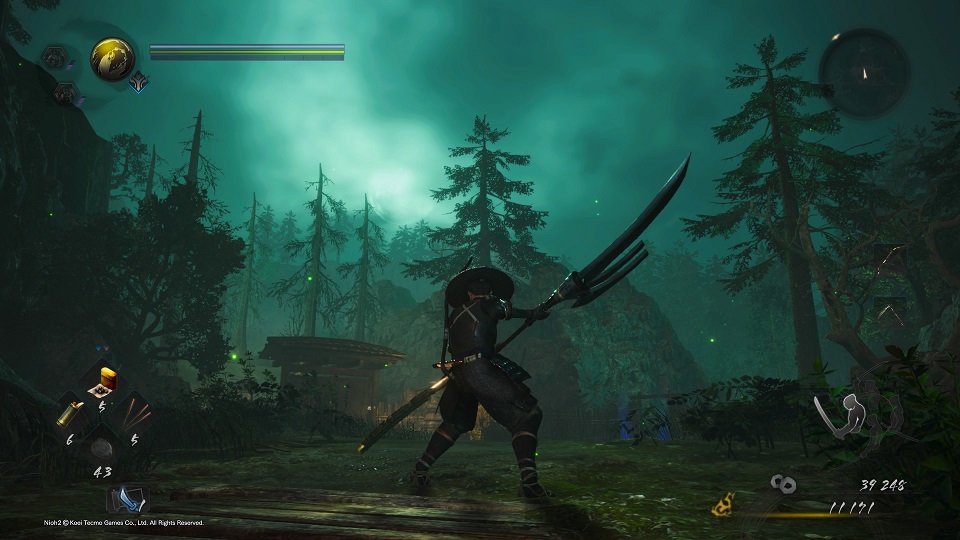960x540 pixels.
Task: Click the golden guardian spirit emblem
Action: pos(112,59)
